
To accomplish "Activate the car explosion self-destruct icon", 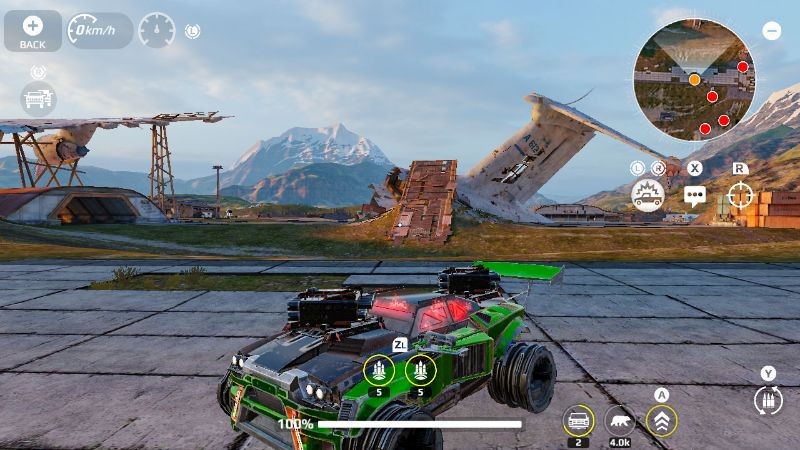I will 648,193.
